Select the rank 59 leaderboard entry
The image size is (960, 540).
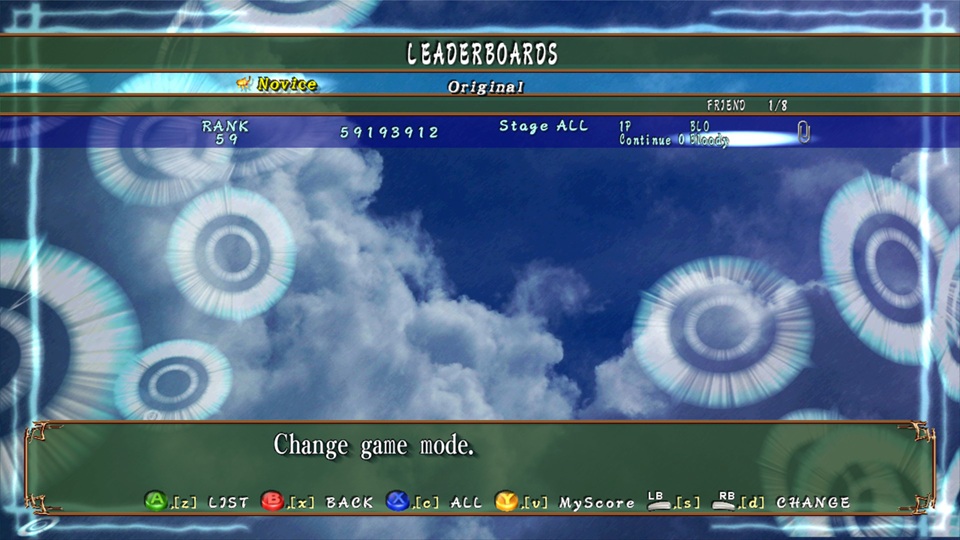click(480, 132)
